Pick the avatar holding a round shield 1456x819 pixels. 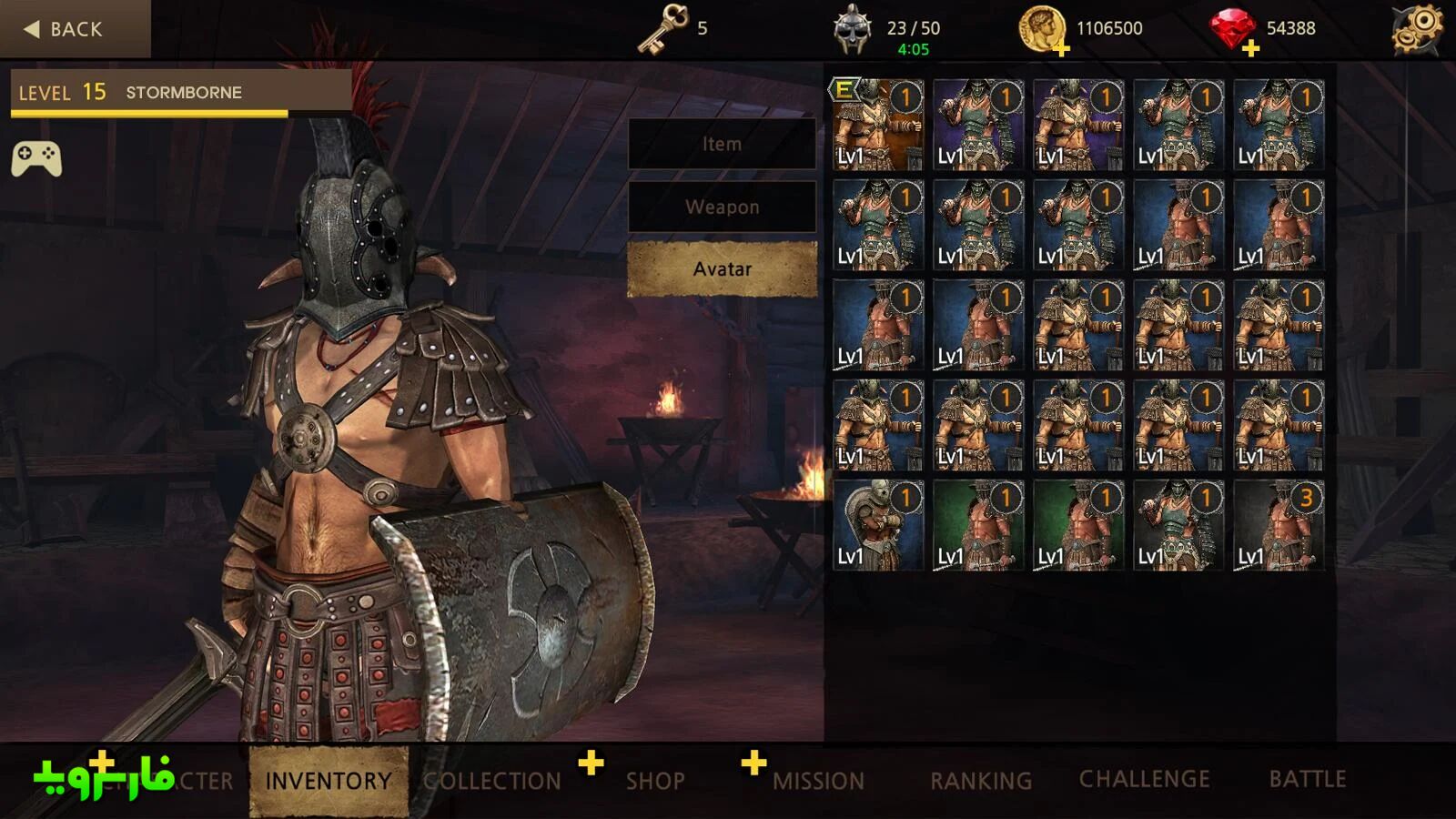point(878,526)
